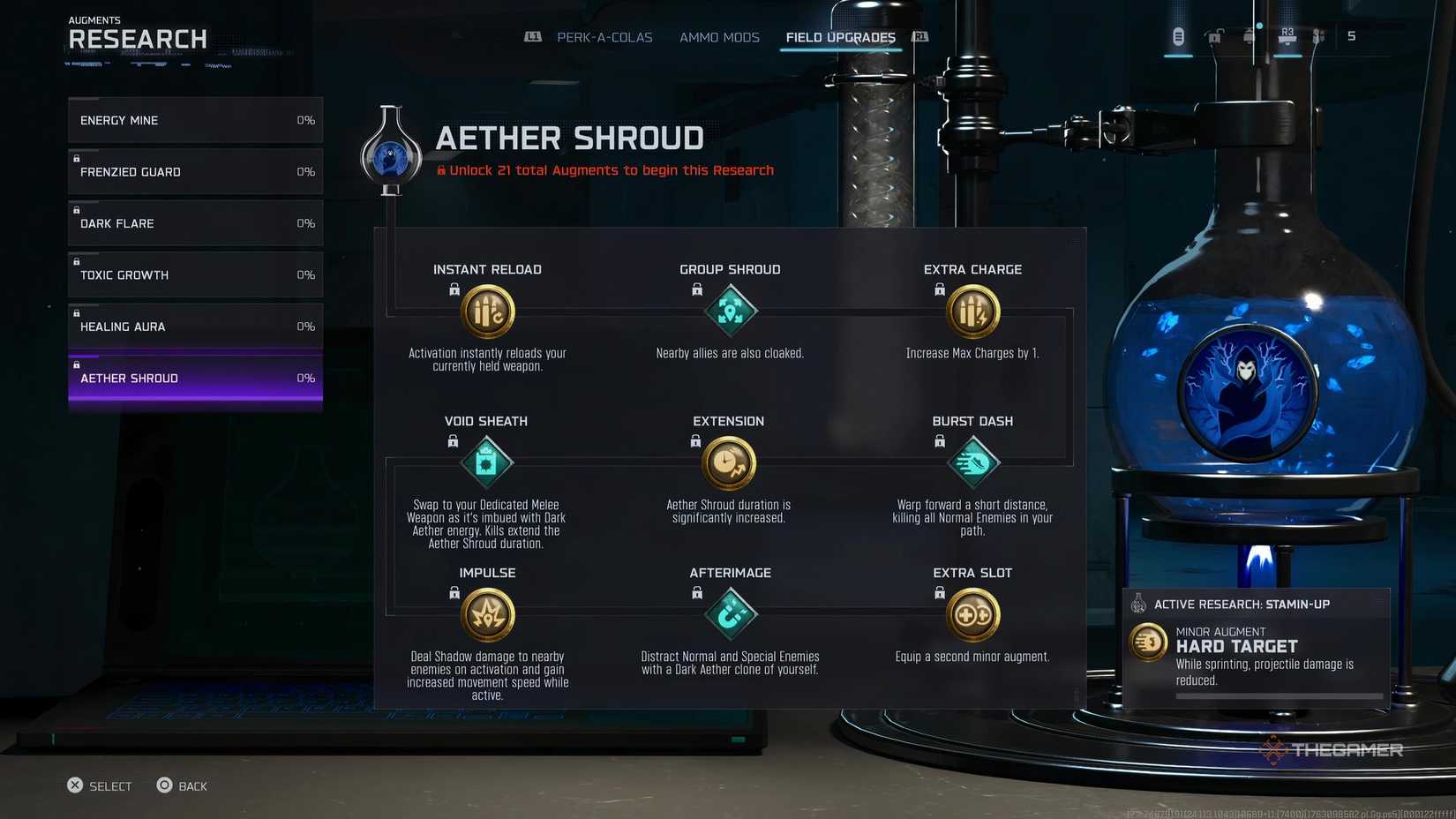Select the Extension duration augment icon
This screenshot has height=819, width=1456.
(x=729, y=463)
